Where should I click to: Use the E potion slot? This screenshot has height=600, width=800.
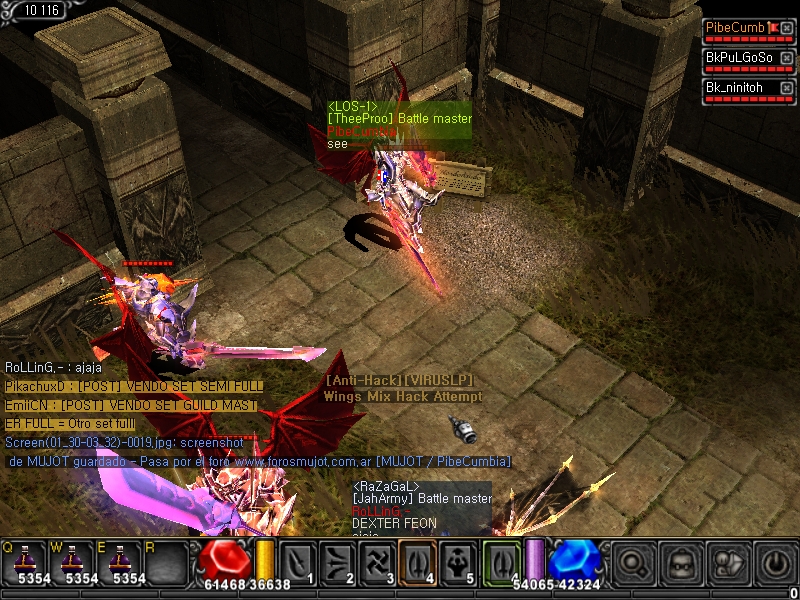coord(123,561)
